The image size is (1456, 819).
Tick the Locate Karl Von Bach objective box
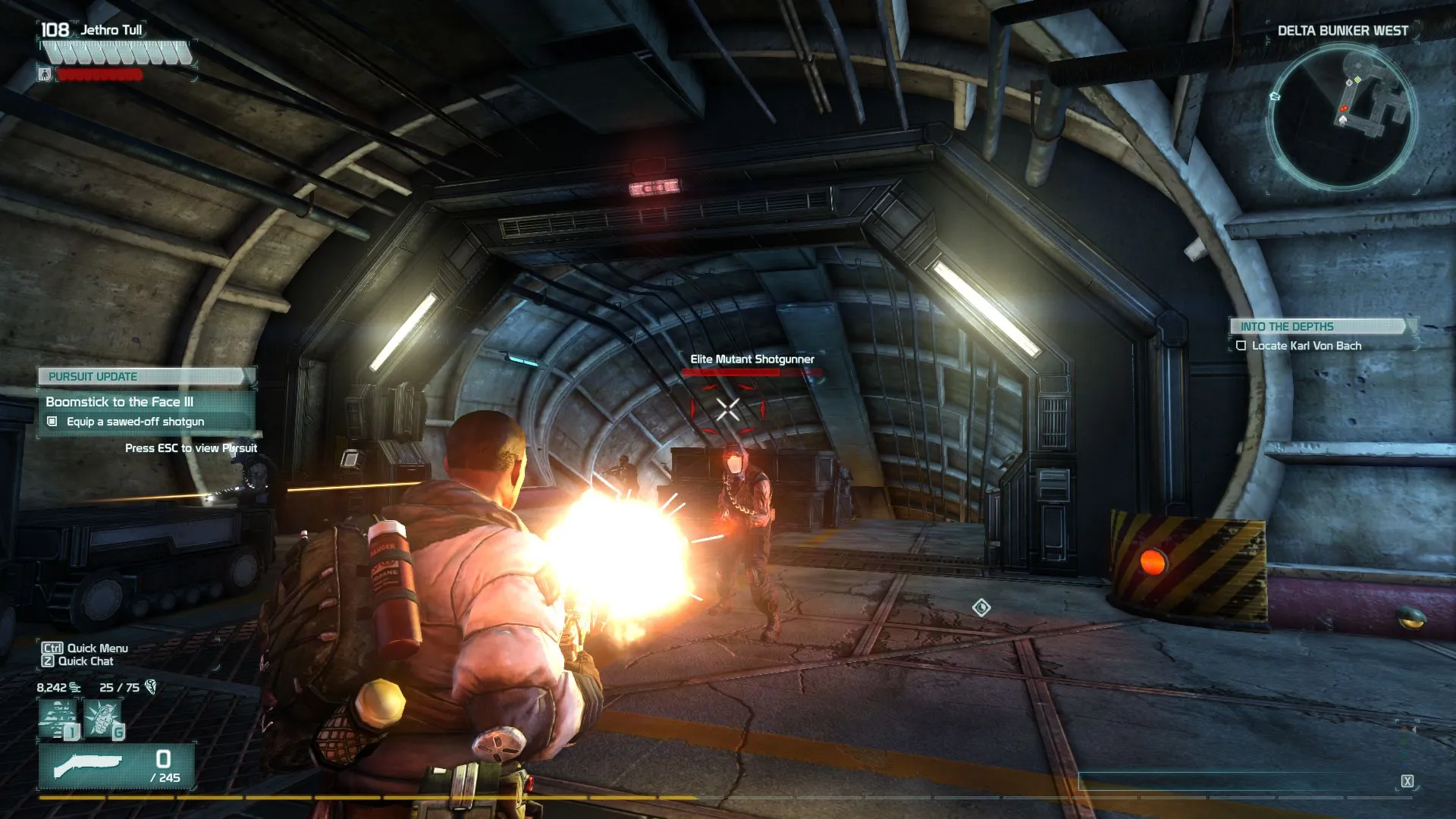(1241, 346)
